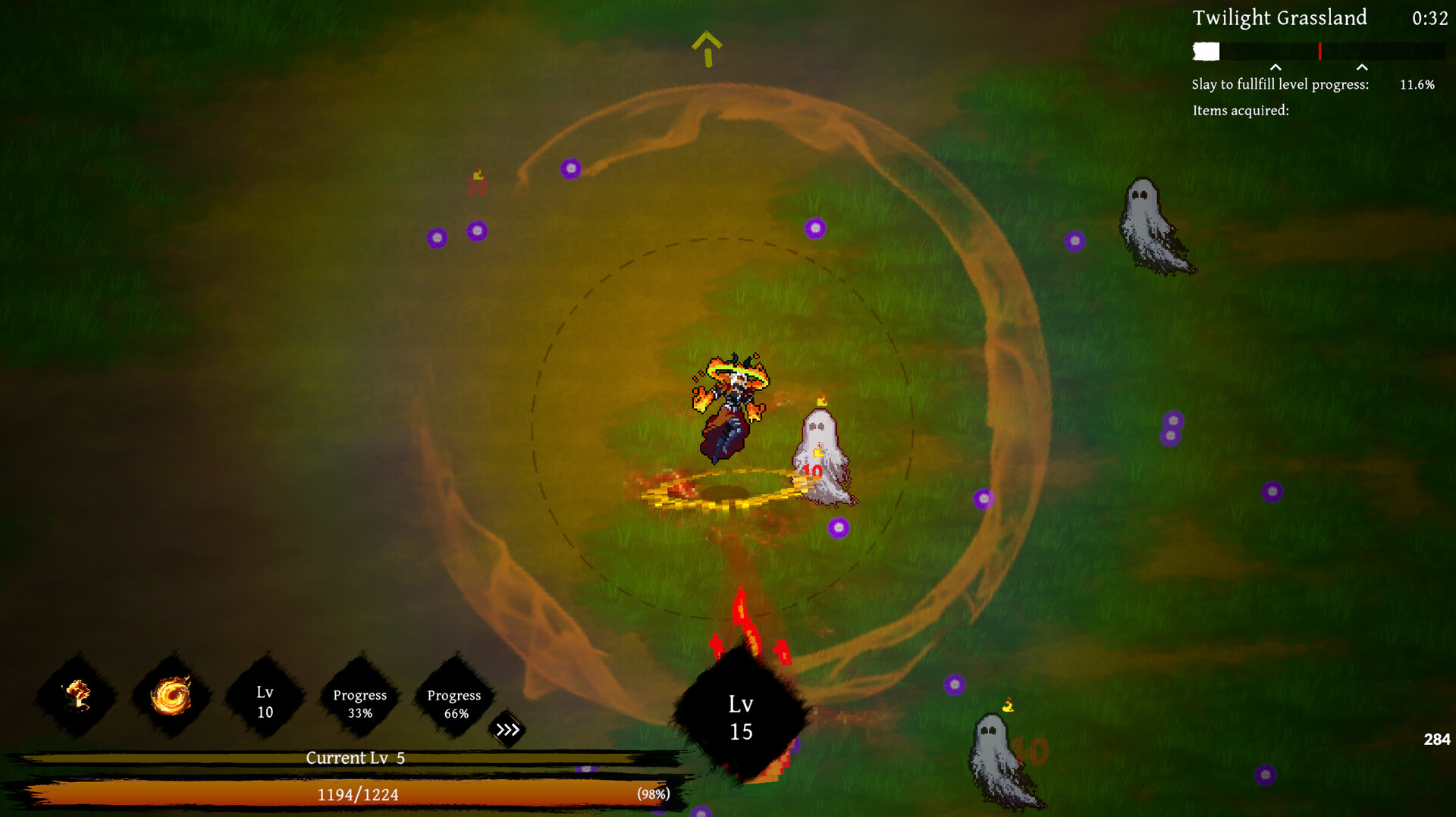This screenshot has width=1456, height=817.
Task: Click the red marker on the level progress bar
Action: (1319, 52)
